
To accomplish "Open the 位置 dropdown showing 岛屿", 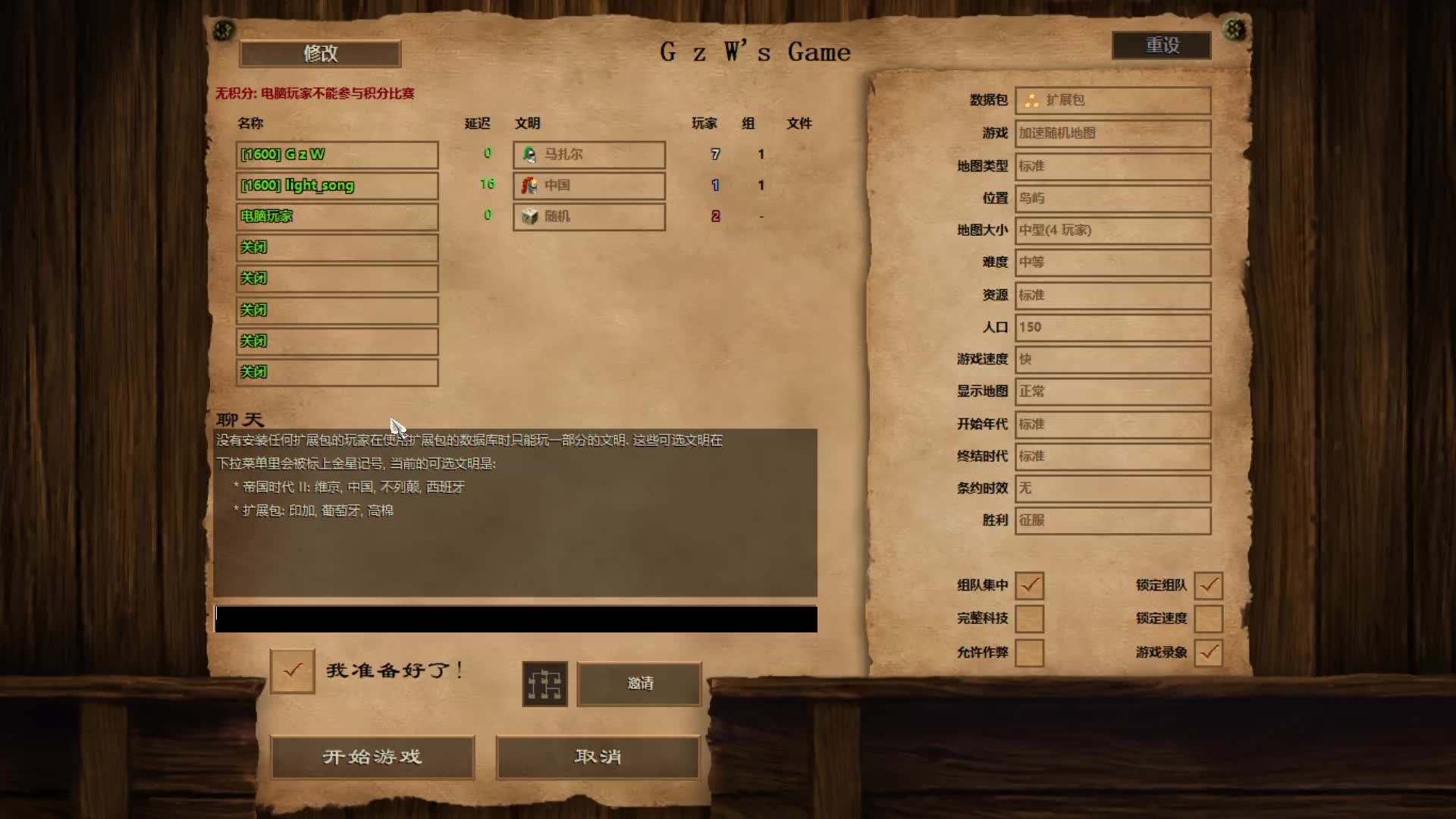I will (x=1112, y=198).
